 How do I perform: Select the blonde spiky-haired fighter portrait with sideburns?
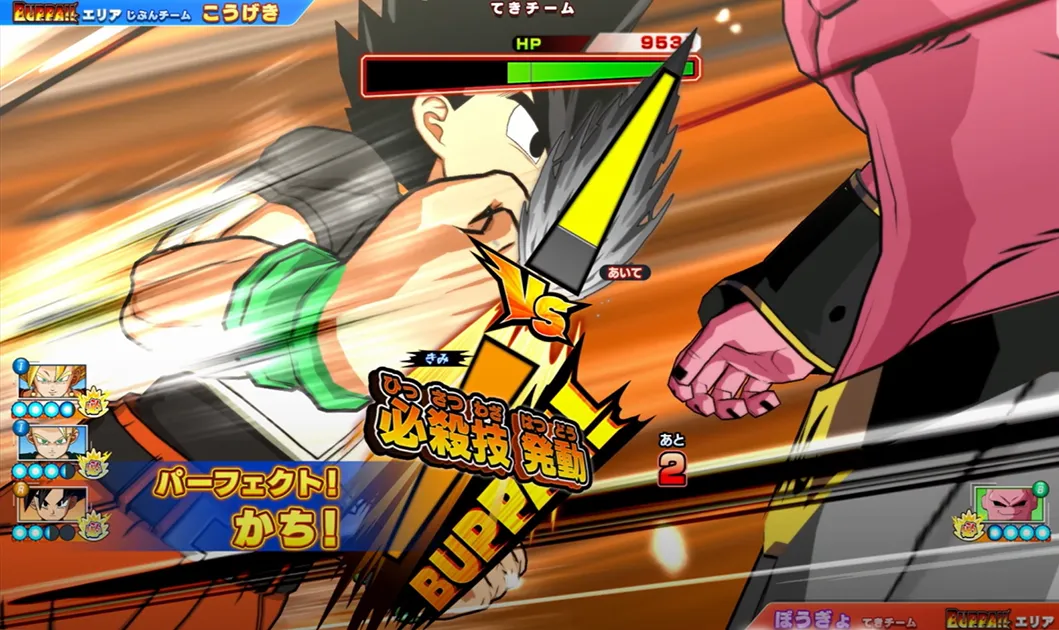(51, 381)
